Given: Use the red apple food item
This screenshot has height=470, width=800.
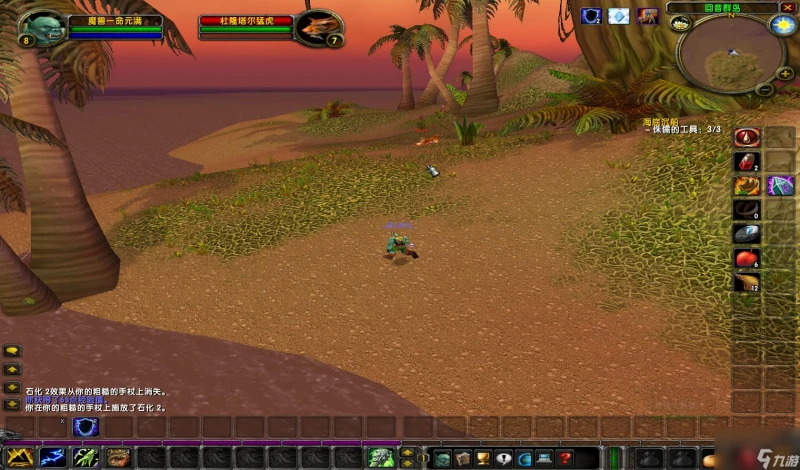Looking at the screenshot, I should pos(746,258).
